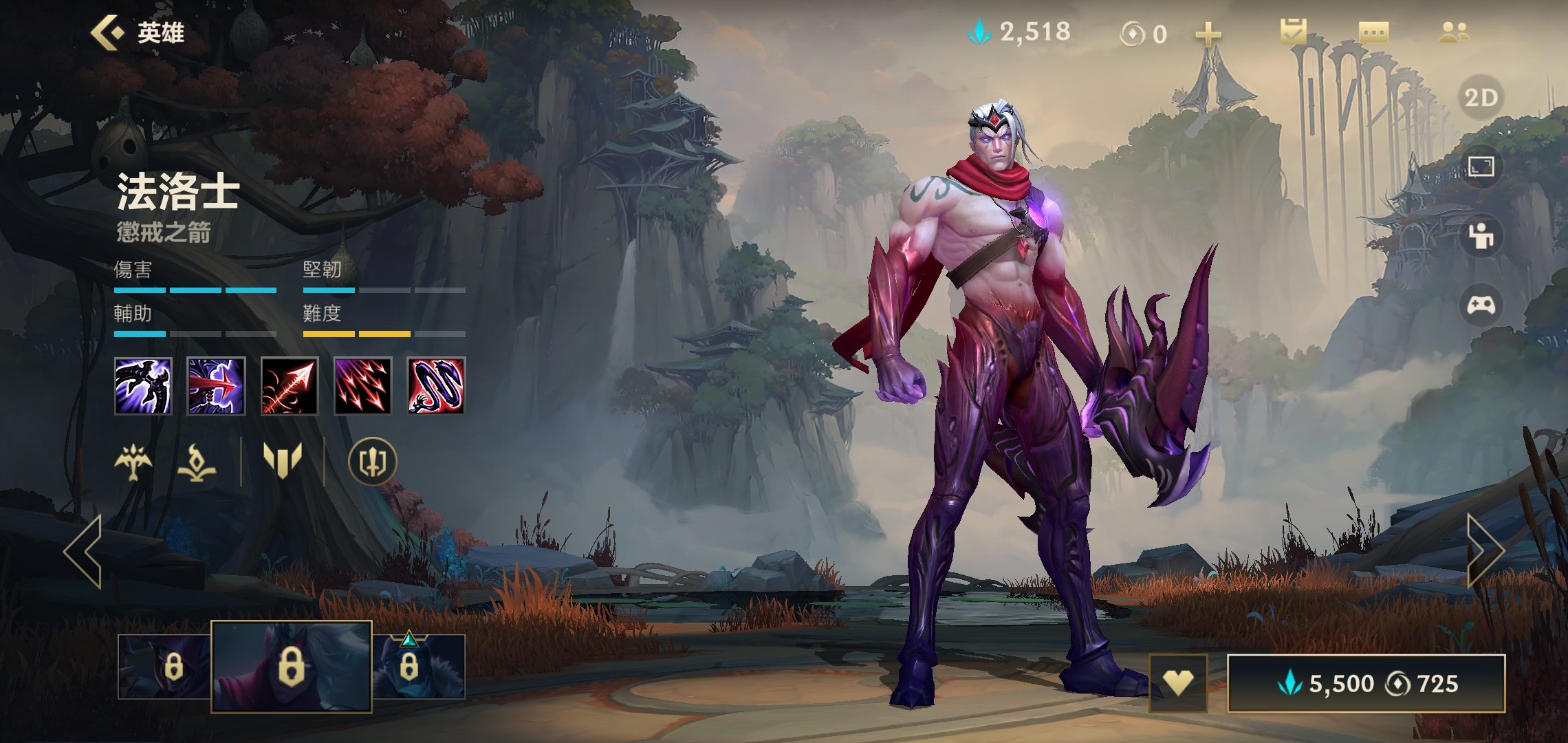Open the character pose icon
Image resolution: width=1568 pixels, height=743 pixels.
pos(1481,236)
